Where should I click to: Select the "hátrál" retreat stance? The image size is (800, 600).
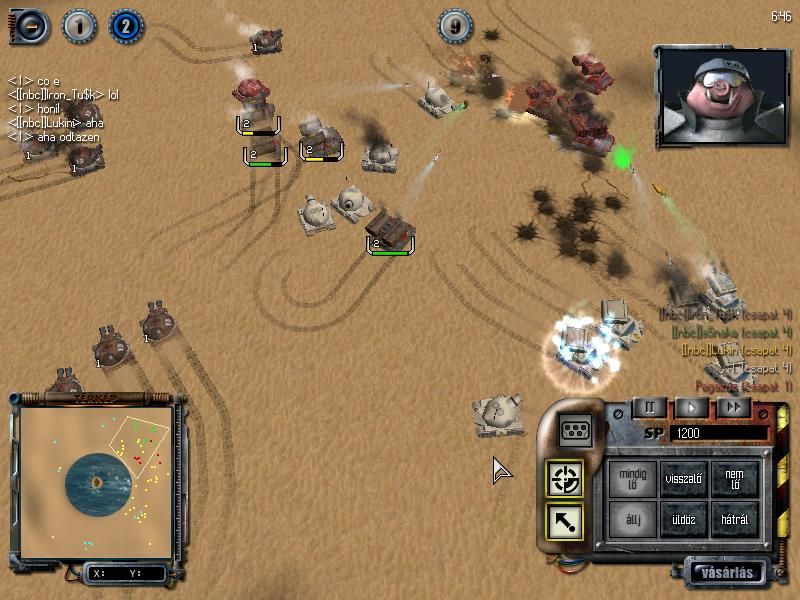point(735,520)
